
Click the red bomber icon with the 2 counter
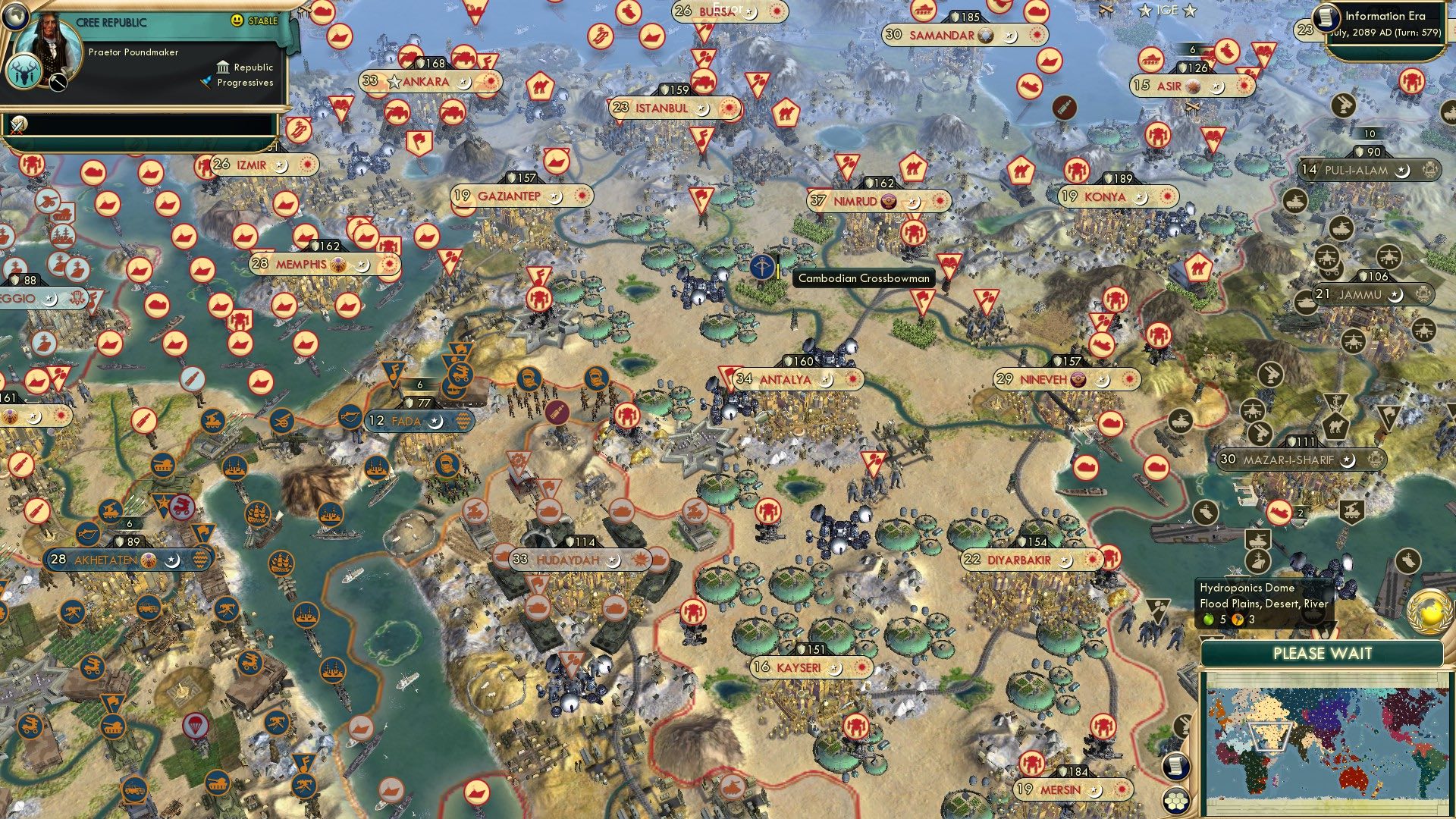pos(1280,512)
